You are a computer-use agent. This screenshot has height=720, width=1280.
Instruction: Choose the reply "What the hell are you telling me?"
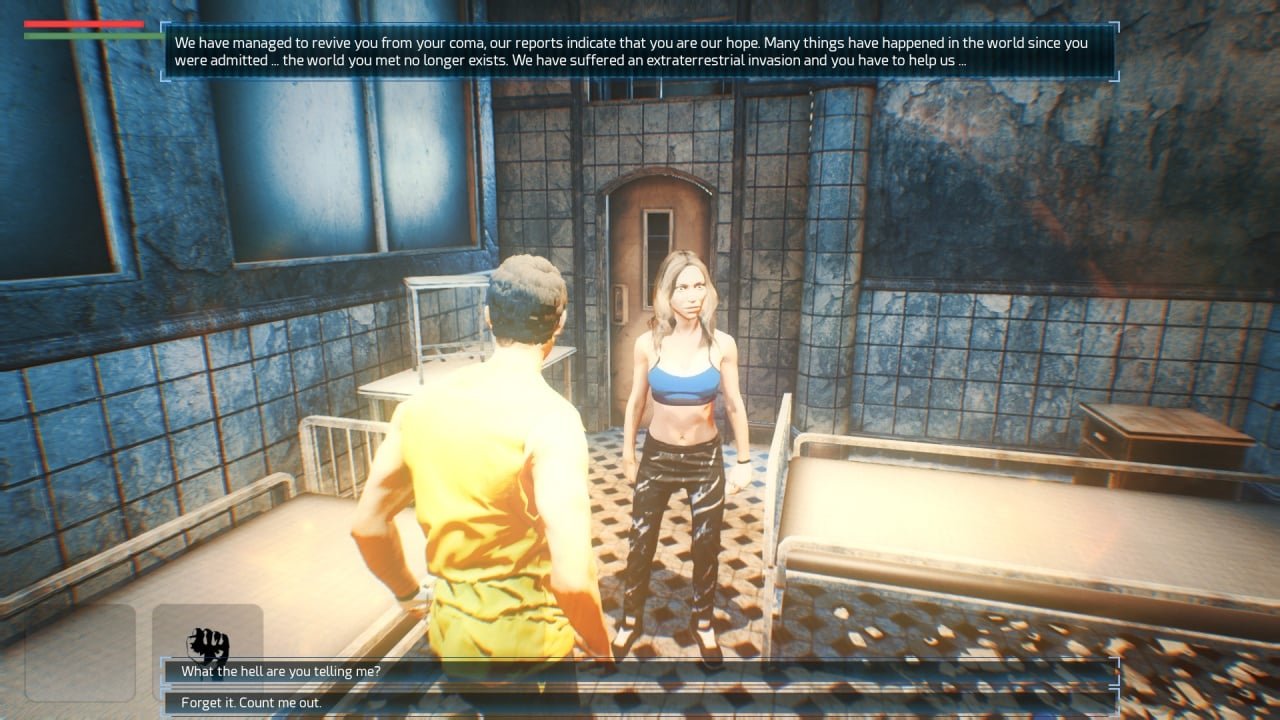(281, 671)
